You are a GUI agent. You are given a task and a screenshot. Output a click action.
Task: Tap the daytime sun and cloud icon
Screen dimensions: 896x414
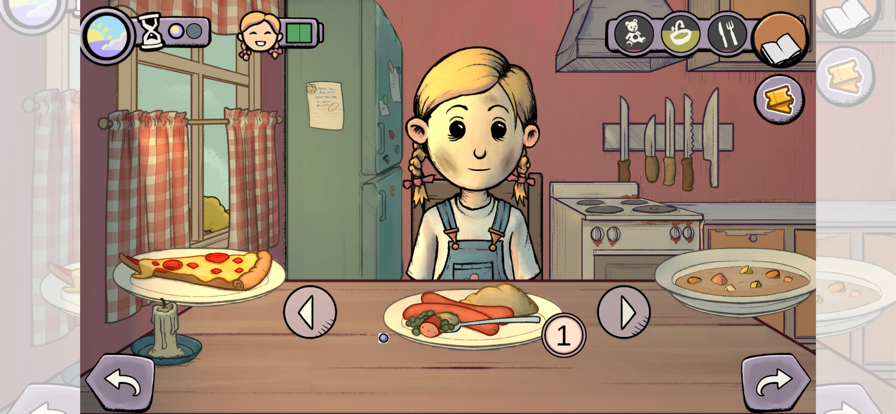[x=106, y=35]
